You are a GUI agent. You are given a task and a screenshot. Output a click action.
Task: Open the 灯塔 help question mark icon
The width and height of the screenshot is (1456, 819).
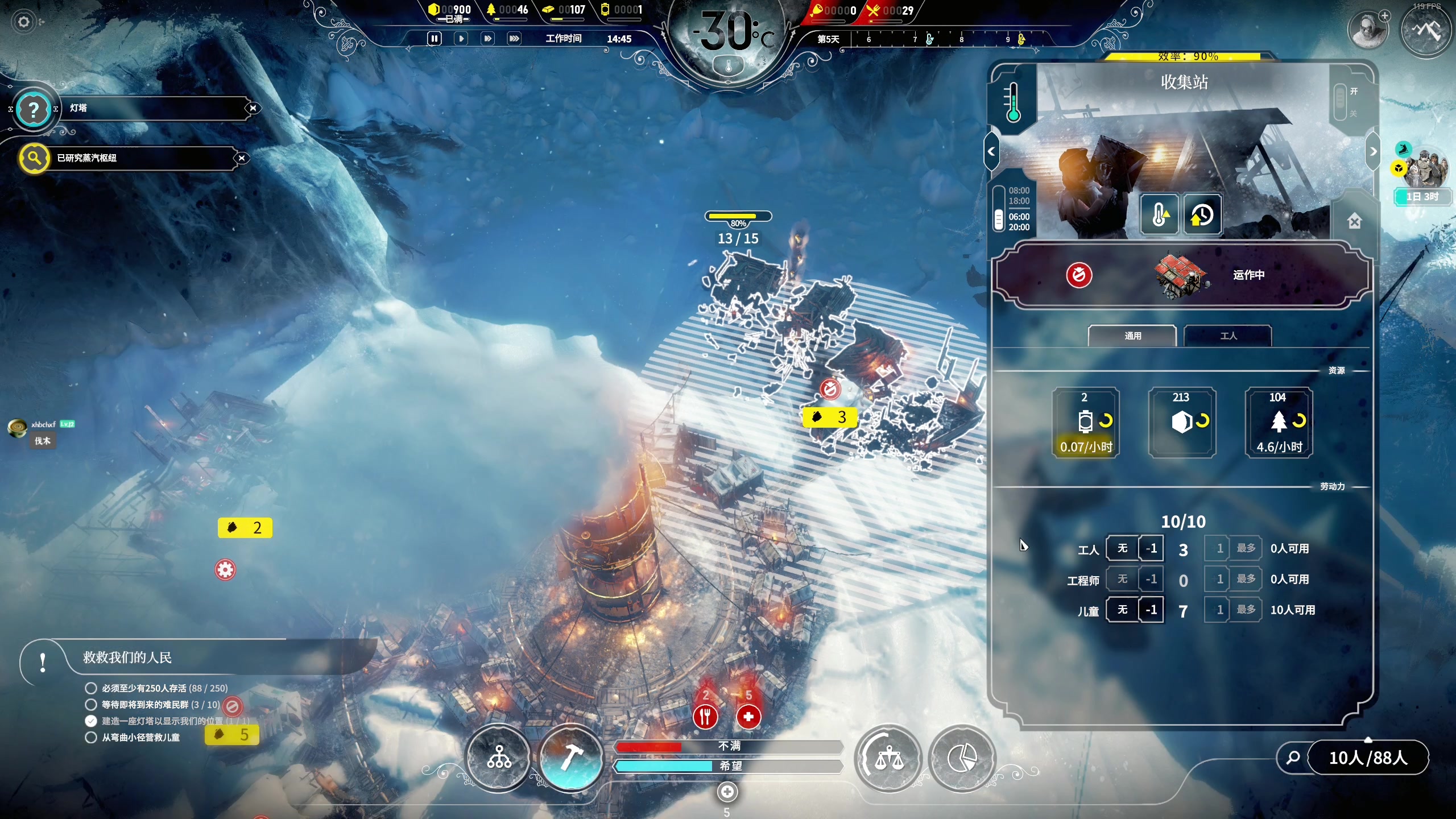[x=34, y=109]
